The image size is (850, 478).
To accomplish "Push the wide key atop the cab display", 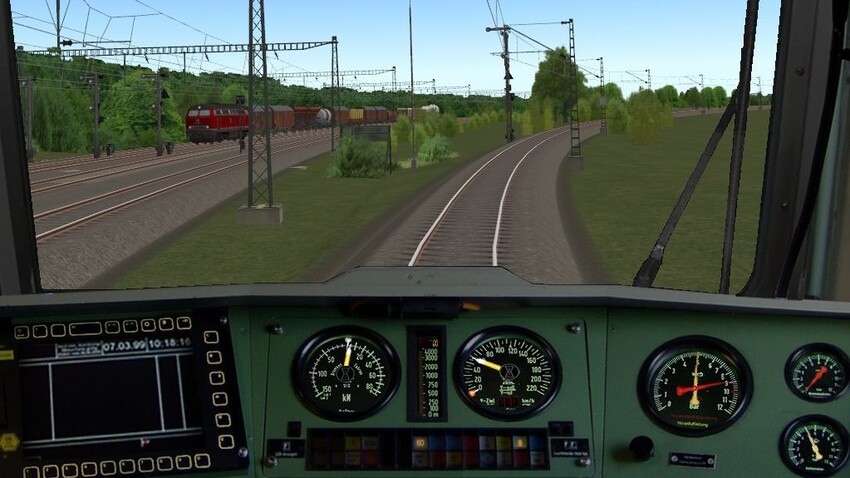I will point(85,328).
